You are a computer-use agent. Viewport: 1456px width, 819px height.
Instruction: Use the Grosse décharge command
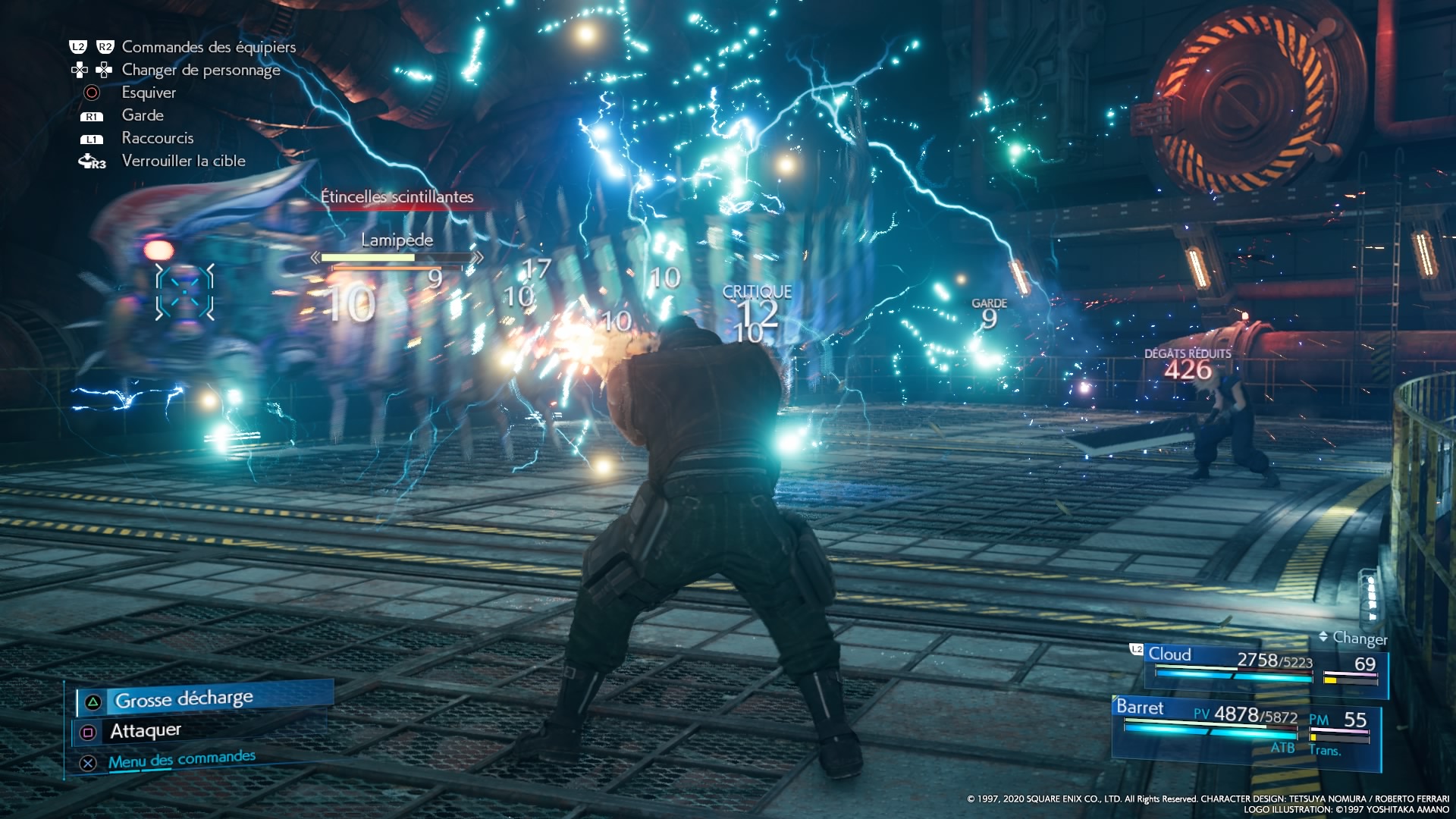tap(184, 699)
